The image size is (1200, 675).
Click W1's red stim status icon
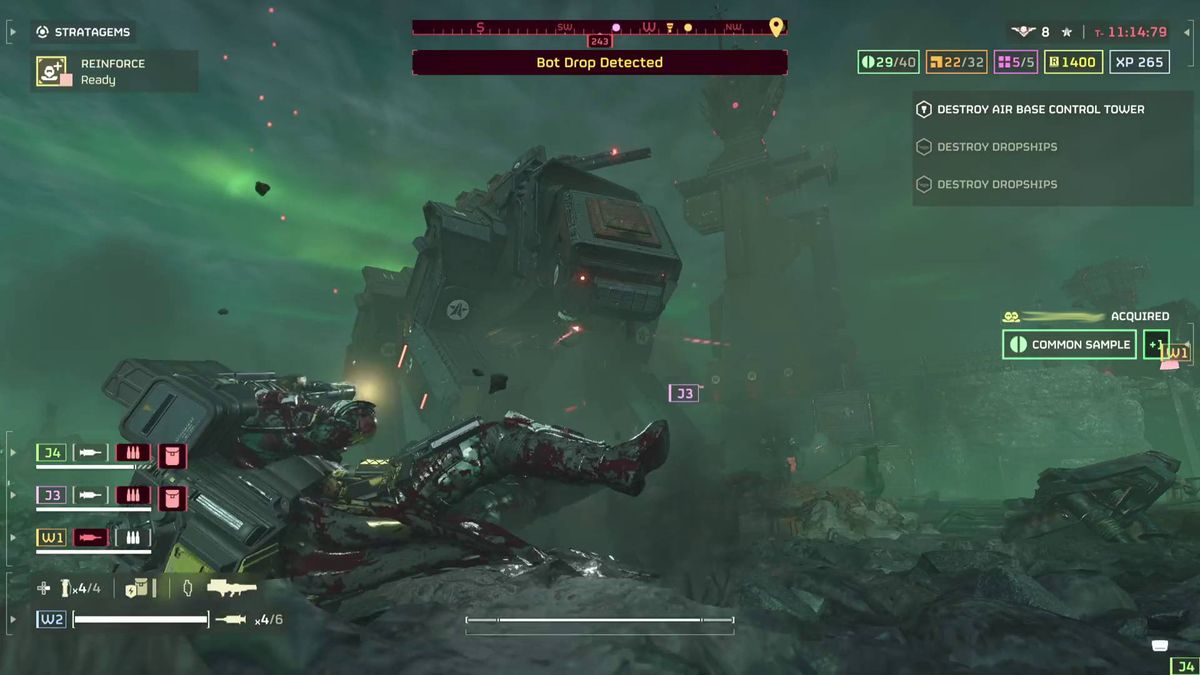click(91, 537)
